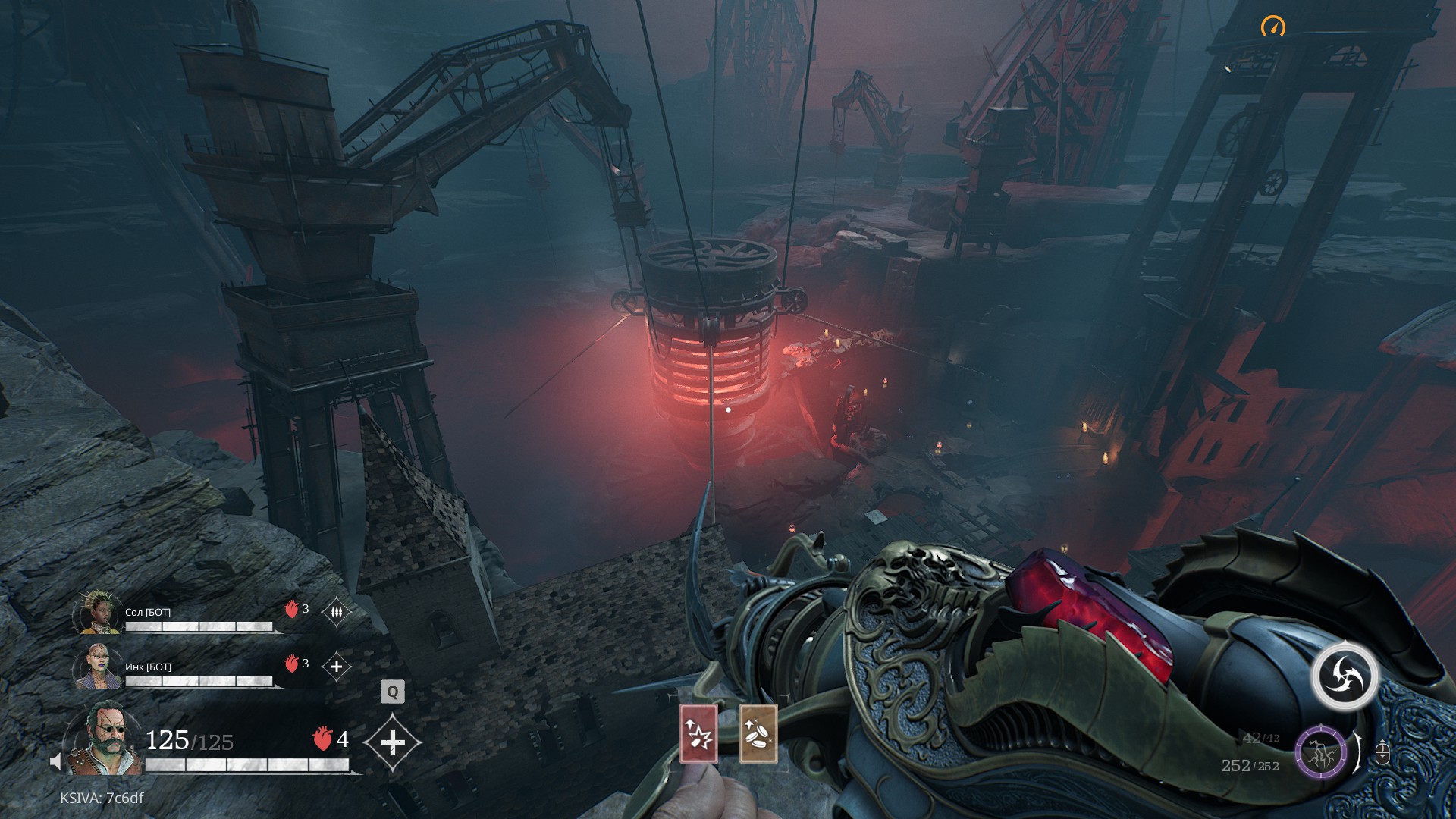Use the large plus-cross heal ability

[x=392, y=742]
